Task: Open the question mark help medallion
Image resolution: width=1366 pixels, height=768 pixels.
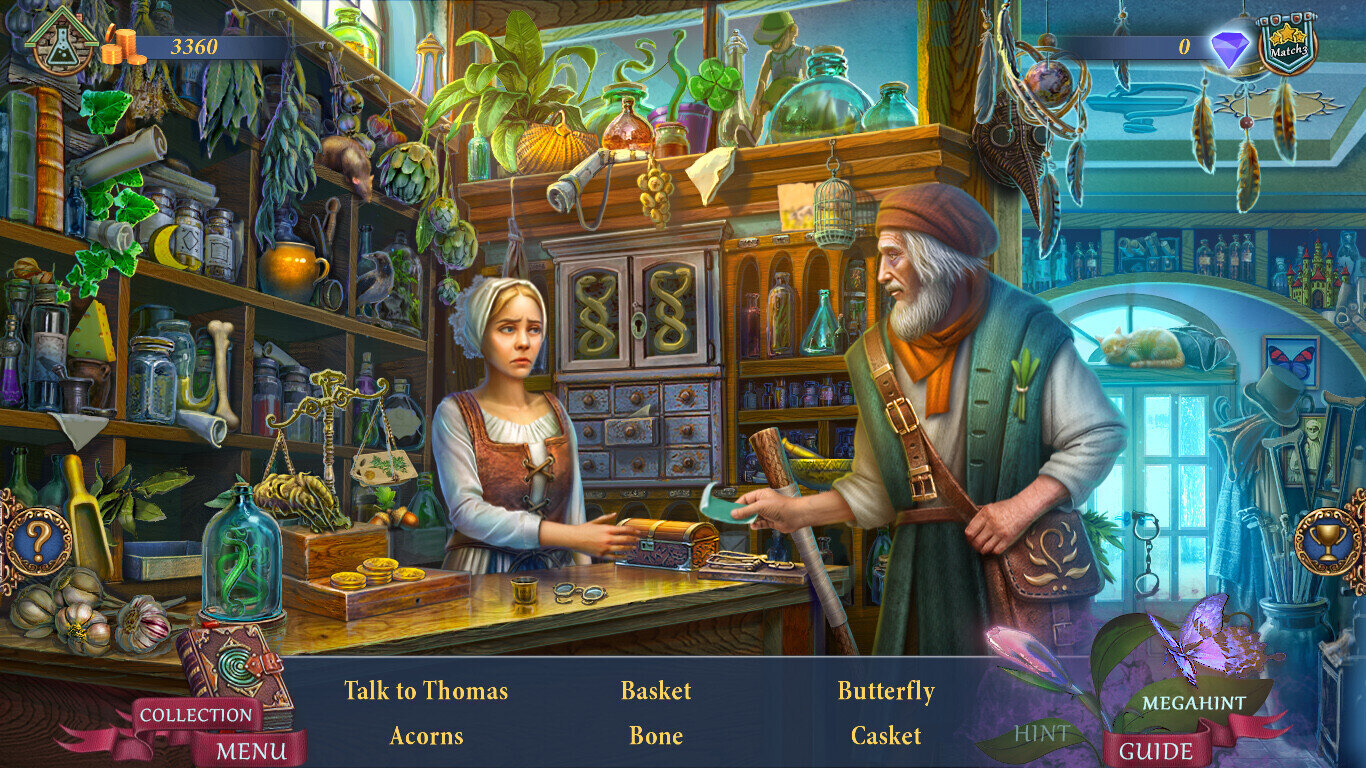Action: point(37,542)
